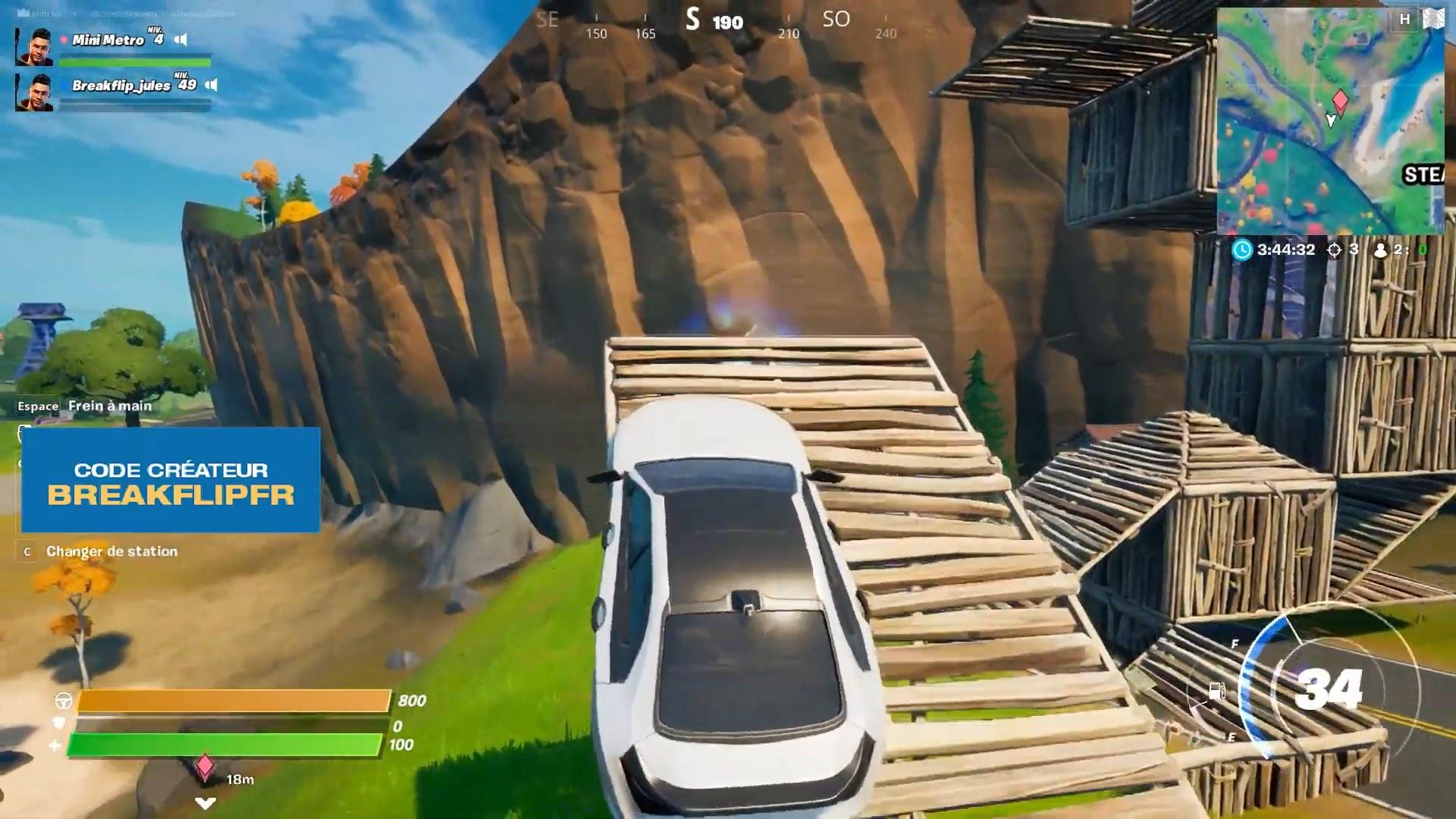Click the players remaining icon
1456x819 pixels.
point(1381,249)
